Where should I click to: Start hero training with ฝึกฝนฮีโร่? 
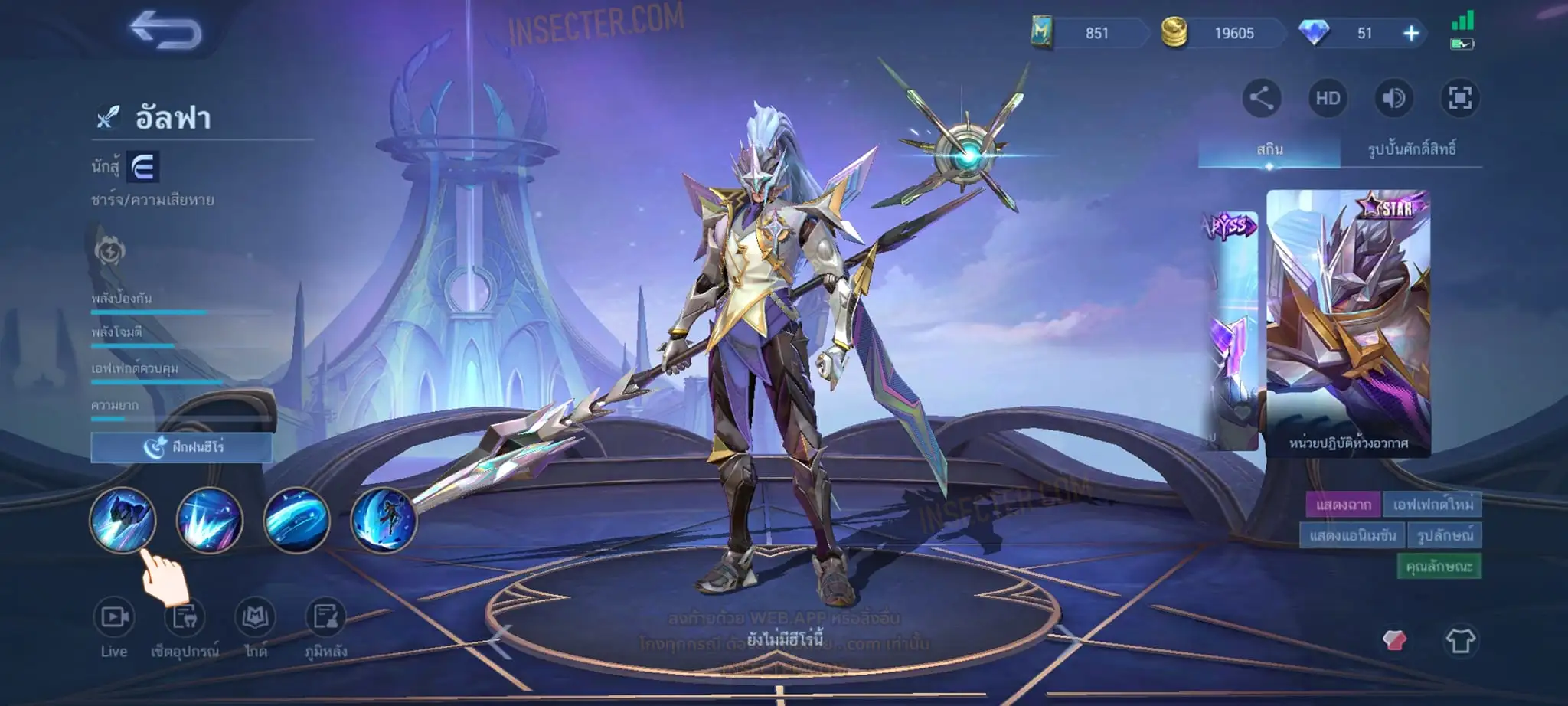tap(181, 447)
